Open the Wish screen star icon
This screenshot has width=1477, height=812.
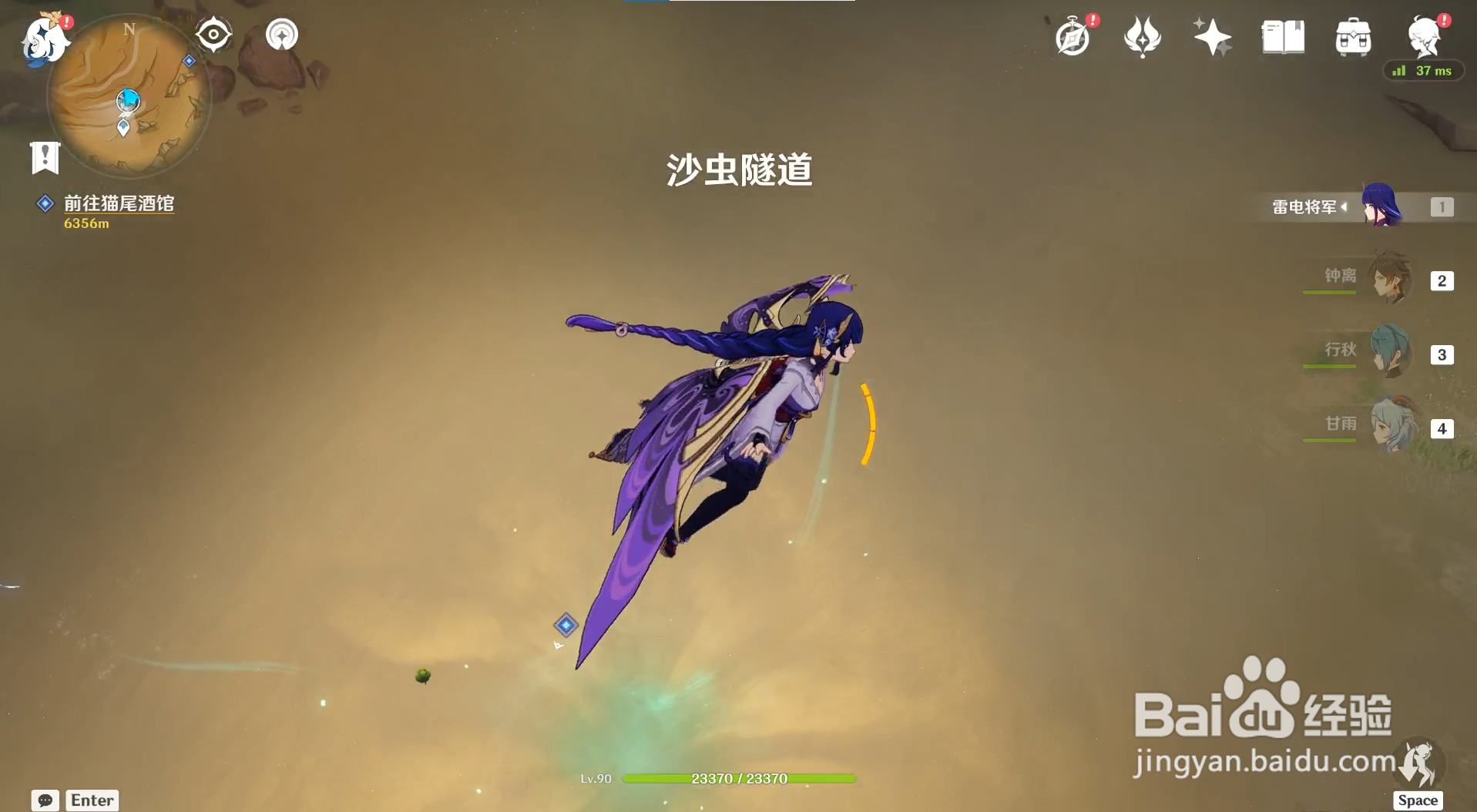click(x=1211, y=35)
